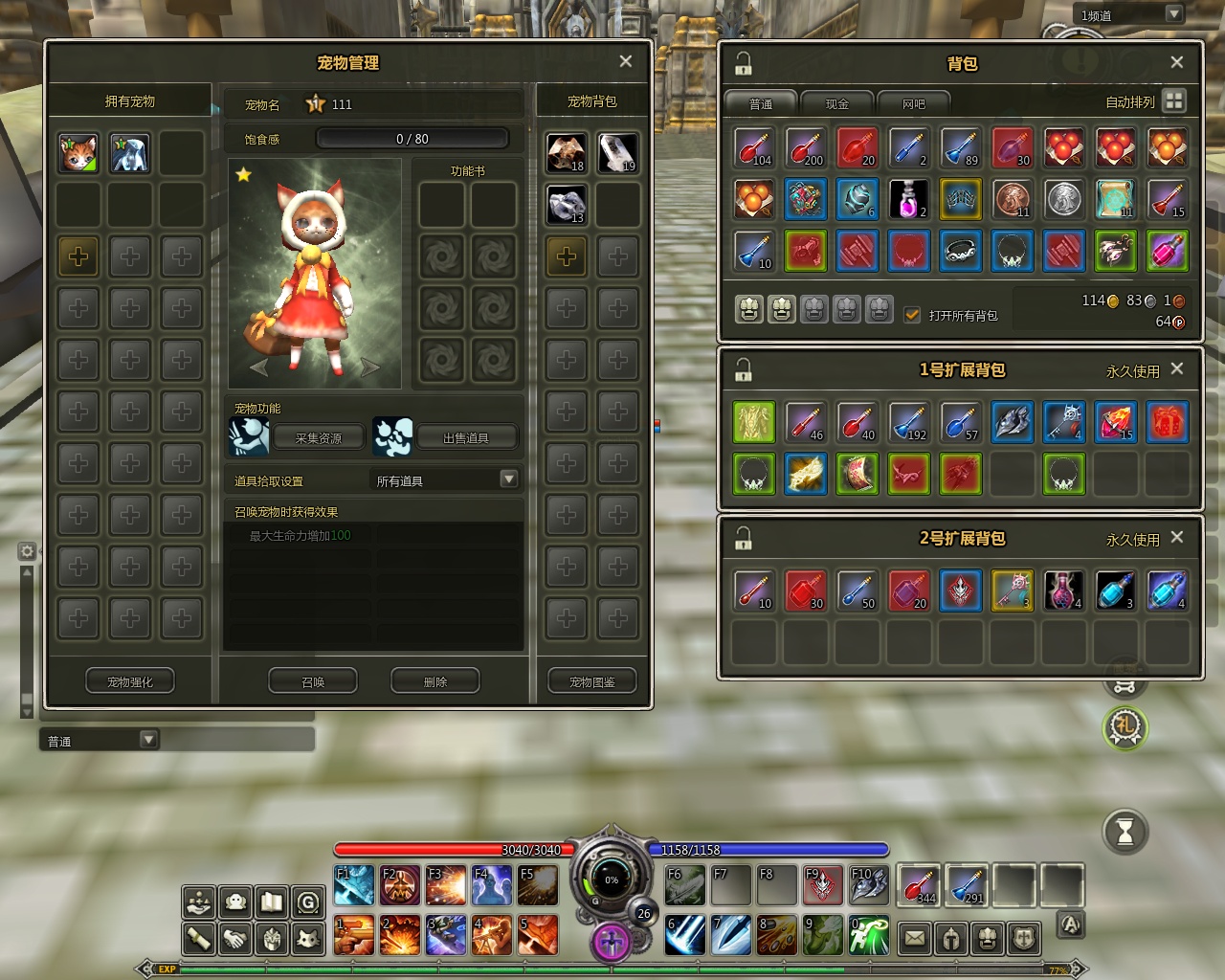Open the channel dropdown 1频道
Viewport: 1225px width, 980px height.
[x=1174, y=14]
